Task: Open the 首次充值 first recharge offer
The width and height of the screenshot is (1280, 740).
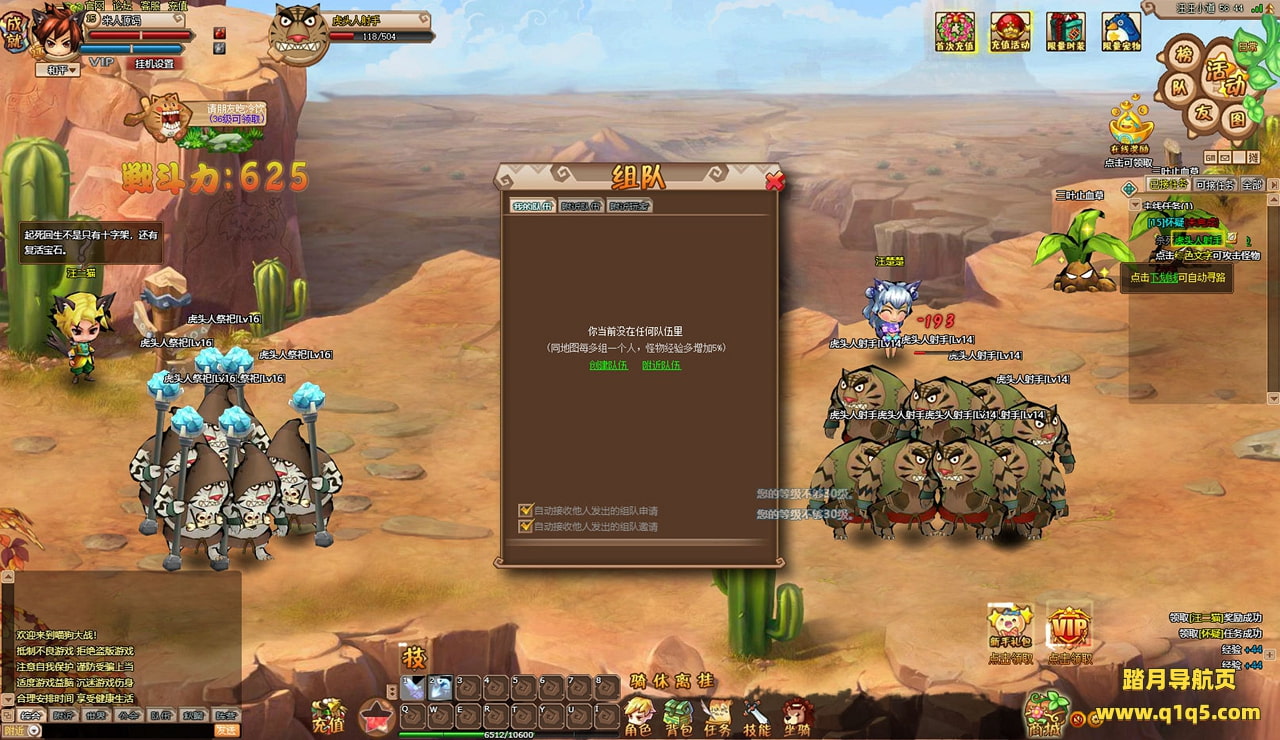Action: (955, 32)
